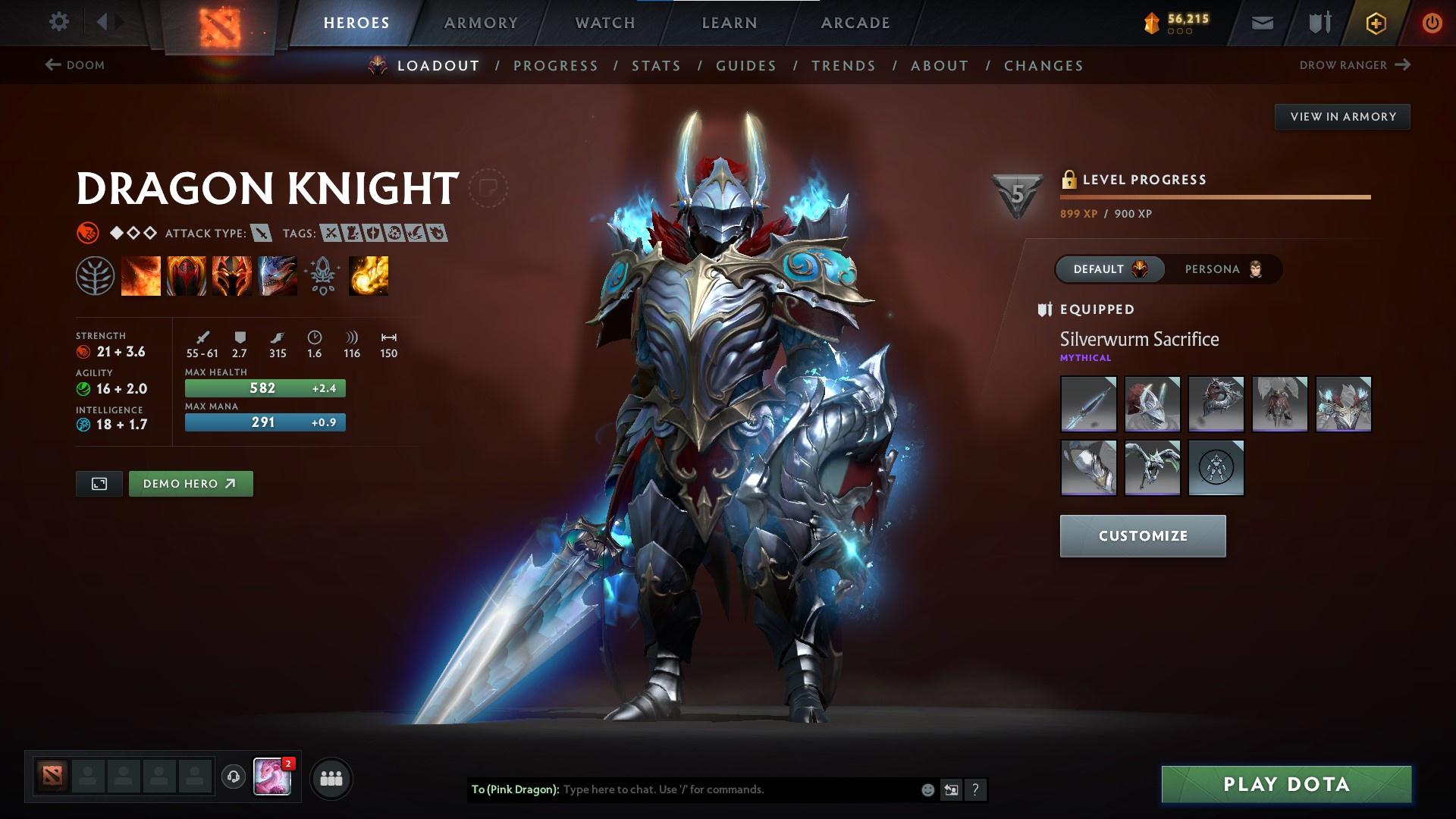The width and height of the screenshot is (1456, 819).
Task: Click the Customize button
Action: [x=1142, y=535]
